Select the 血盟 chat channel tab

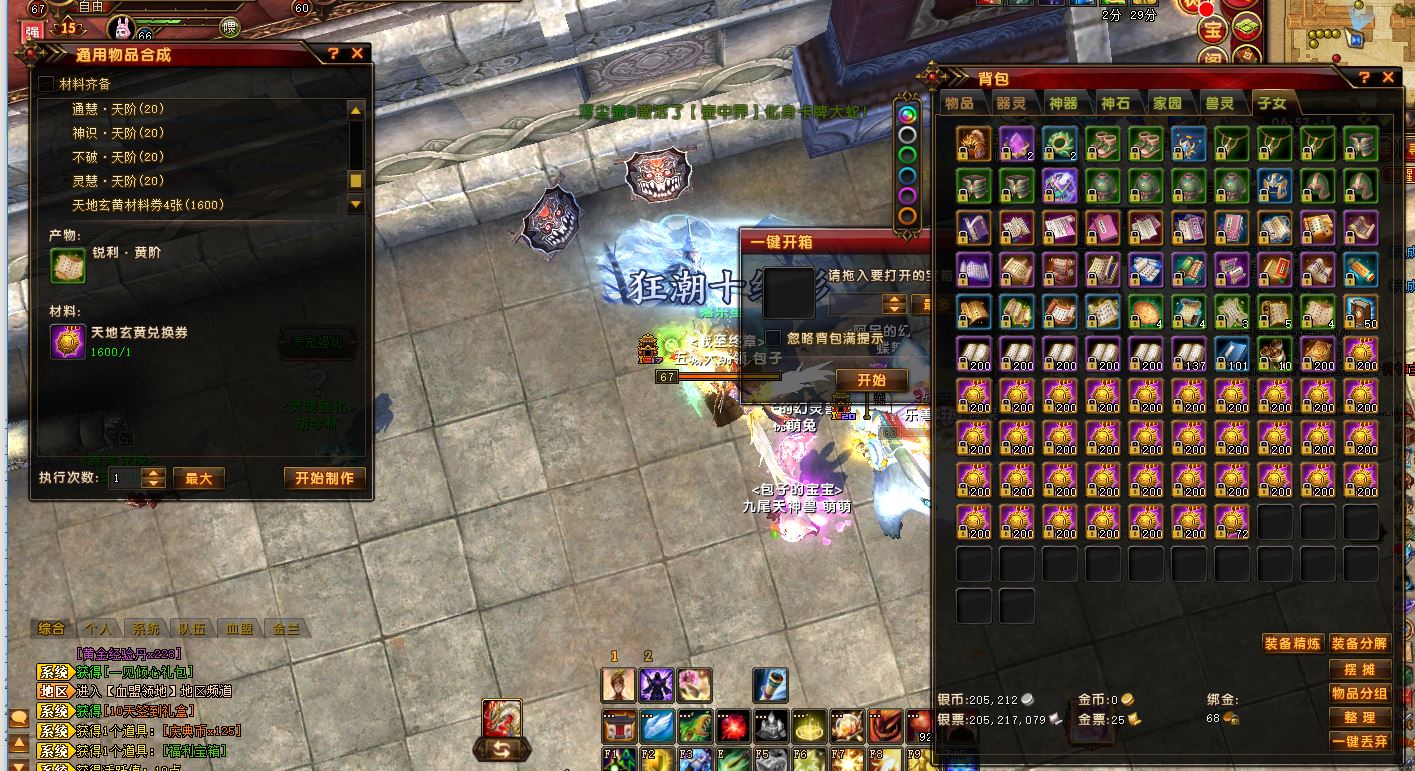tap(239, 629)
